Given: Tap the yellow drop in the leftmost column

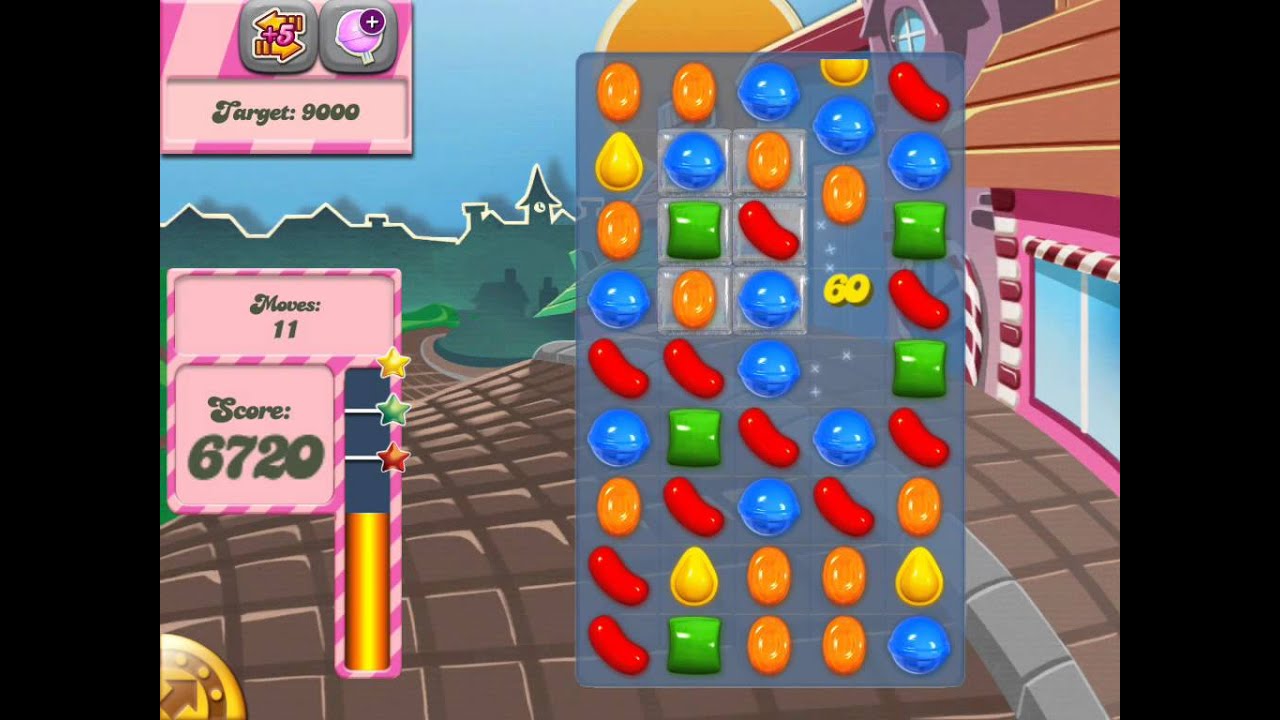Looking at the screenshot, I should tap(619, 160).
